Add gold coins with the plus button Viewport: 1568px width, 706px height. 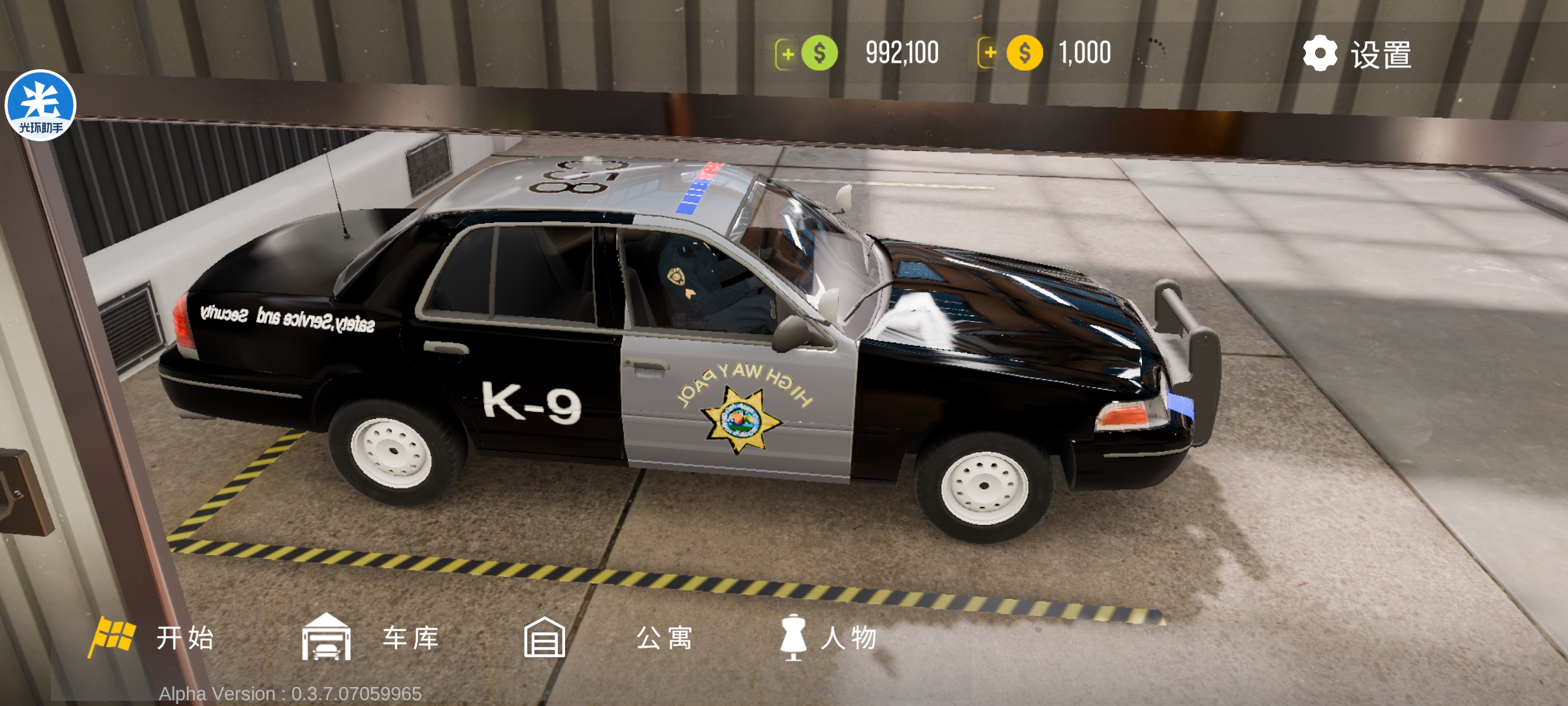[x=990, y=53]
